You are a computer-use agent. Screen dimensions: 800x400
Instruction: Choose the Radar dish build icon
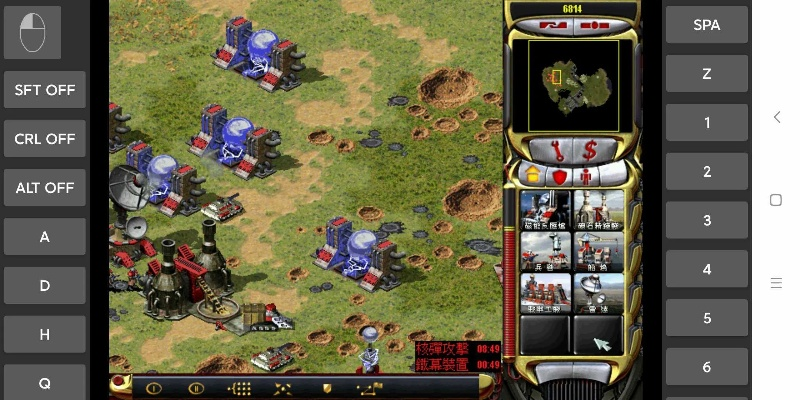(x=598, y=292)
